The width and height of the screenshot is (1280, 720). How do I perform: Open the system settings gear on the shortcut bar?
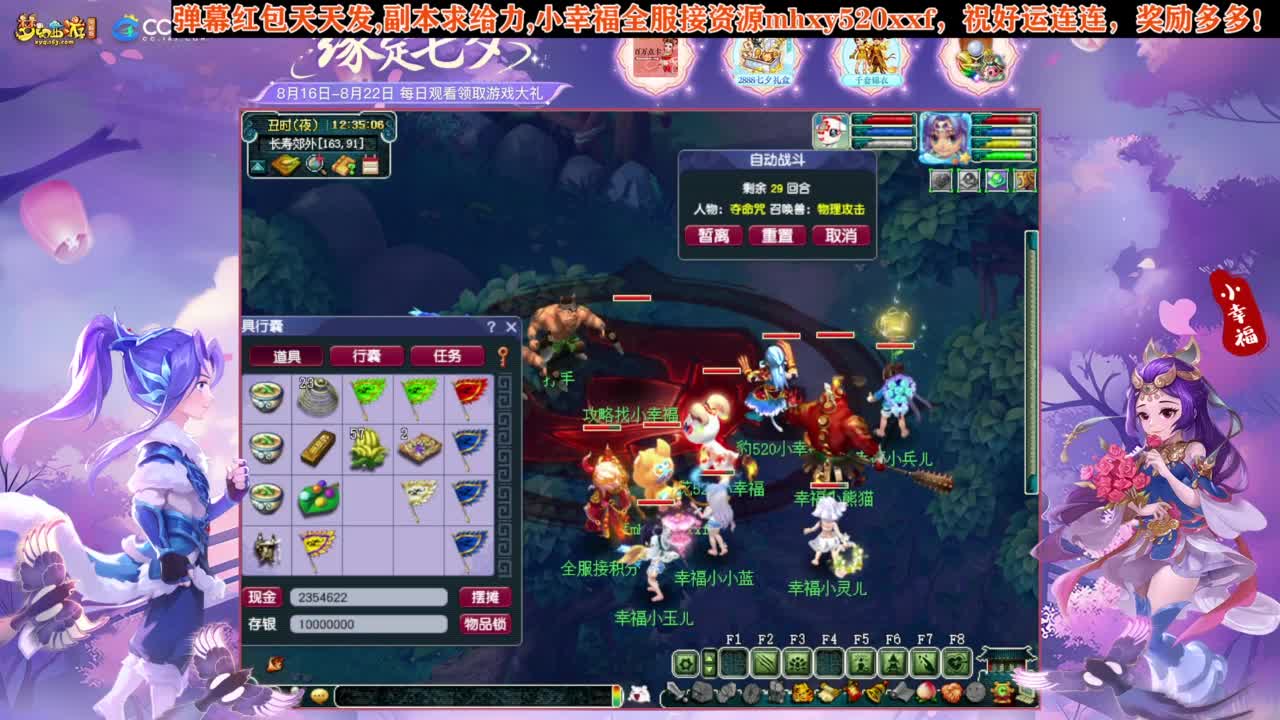click(x=686, y=663)
